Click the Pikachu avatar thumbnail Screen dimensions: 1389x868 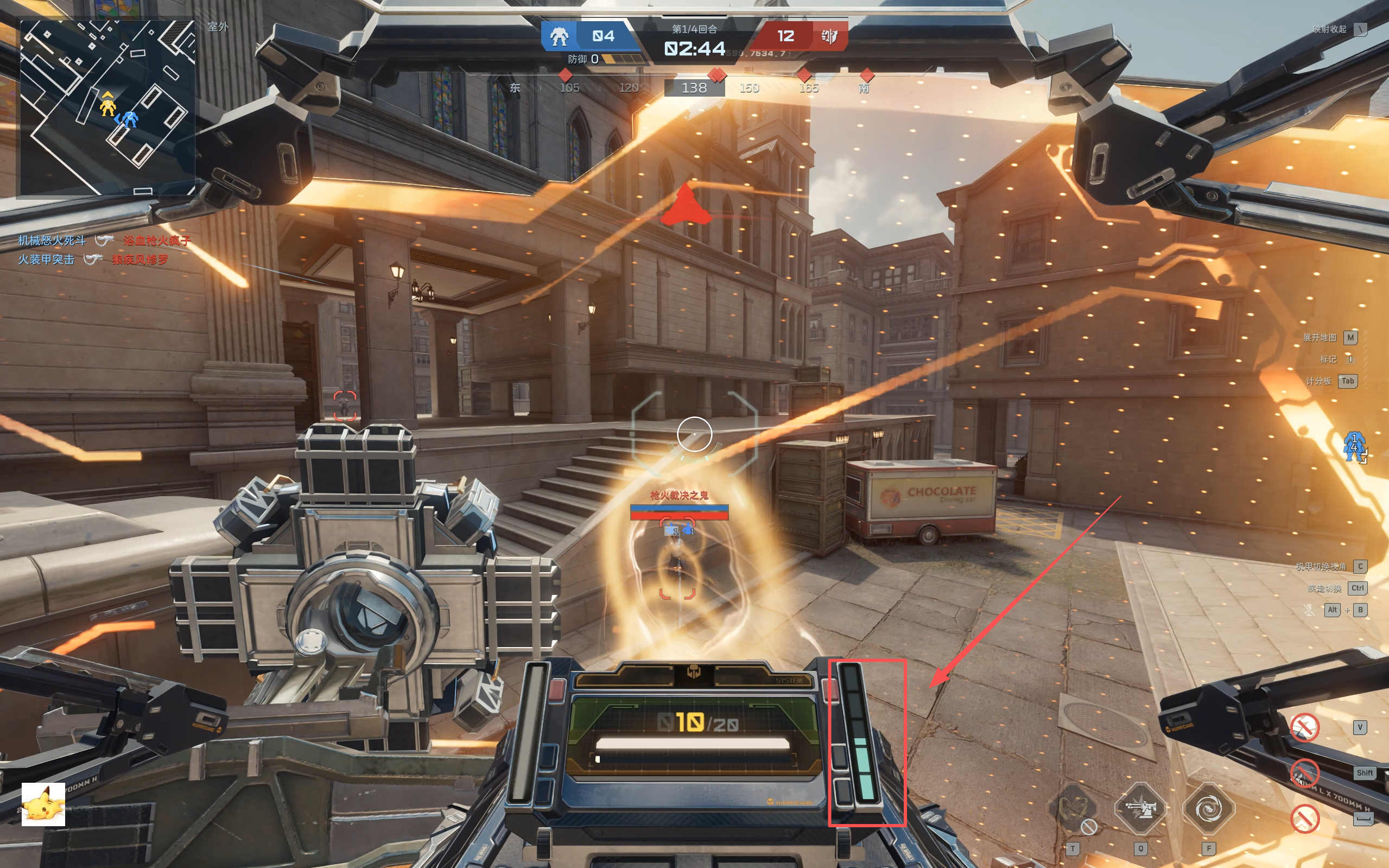coord(43,804)
